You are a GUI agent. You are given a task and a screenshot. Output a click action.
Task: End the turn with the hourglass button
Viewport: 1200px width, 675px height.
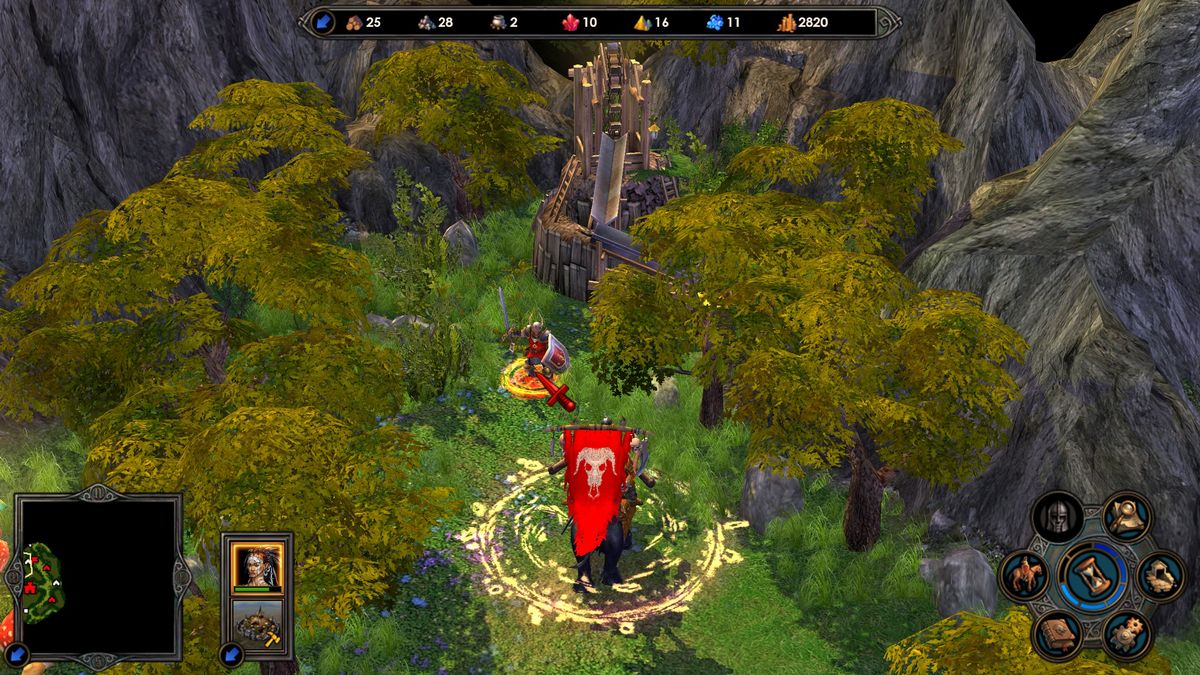(x=1093, y=576)
